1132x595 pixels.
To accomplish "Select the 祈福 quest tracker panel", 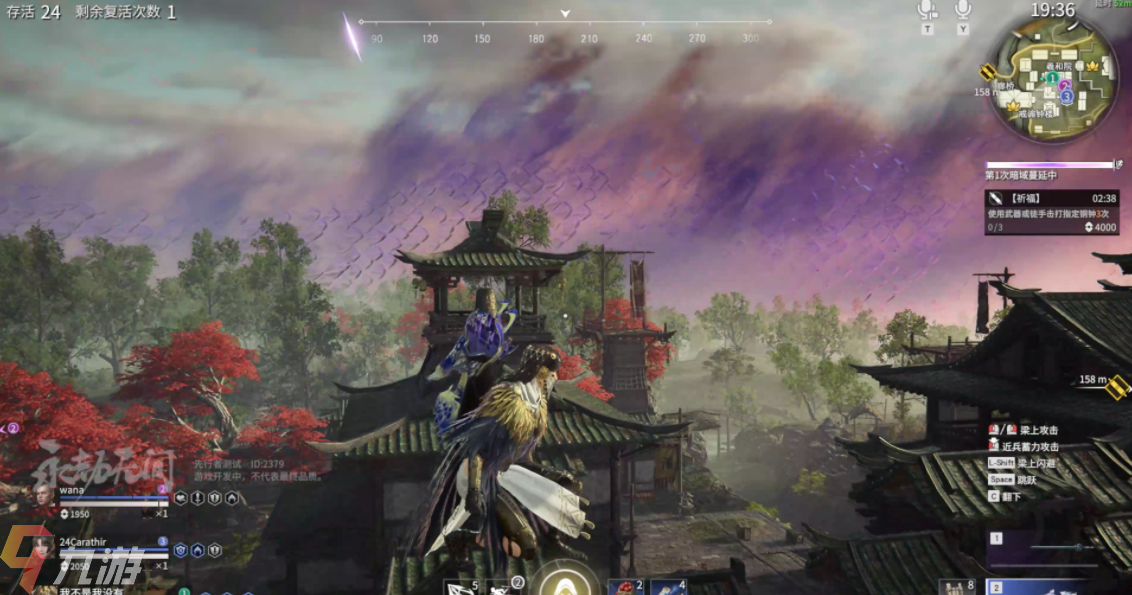I will 1052,213.
